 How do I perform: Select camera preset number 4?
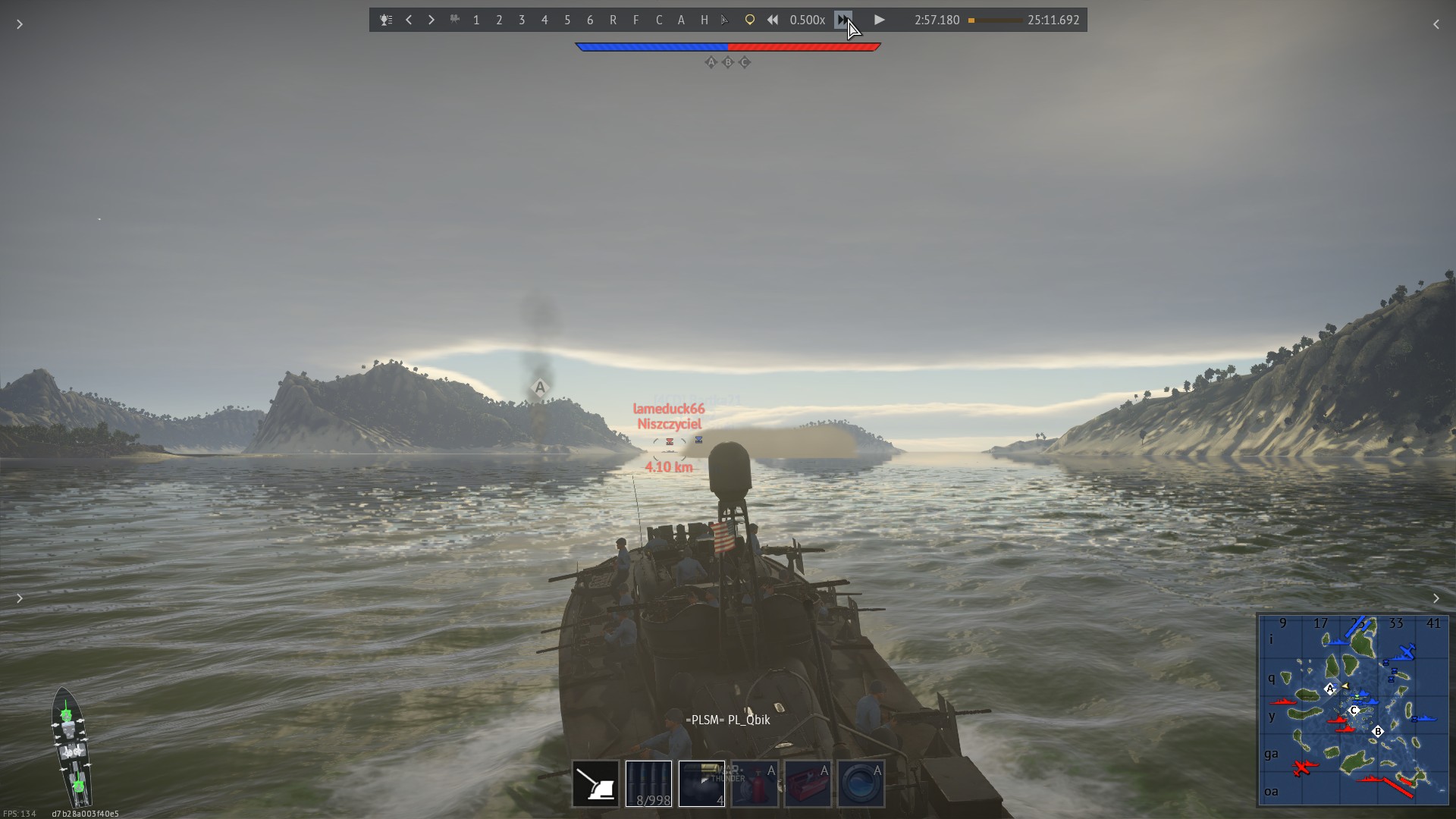click(x=544, y=20)
